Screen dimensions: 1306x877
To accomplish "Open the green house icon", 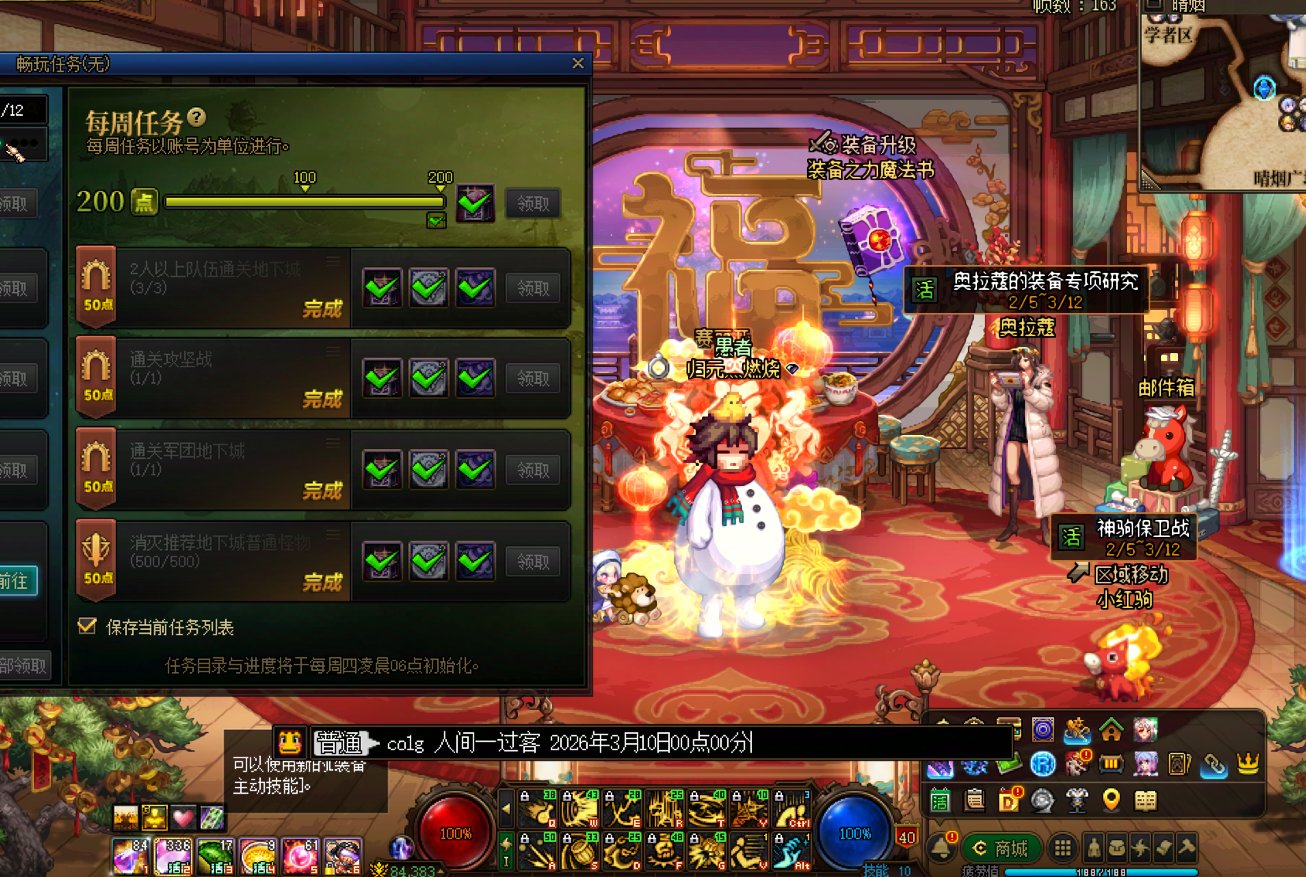I will (1111, 729).
